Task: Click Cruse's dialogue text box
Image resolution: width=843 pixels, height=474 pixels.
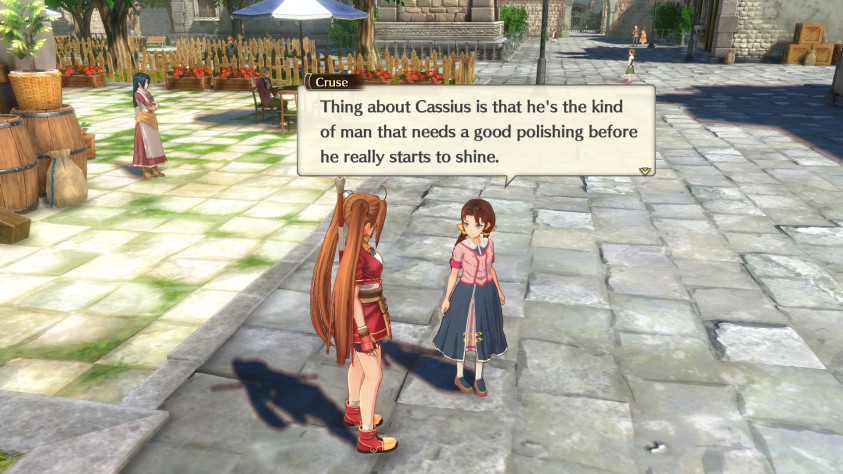Action: point(476,132)
